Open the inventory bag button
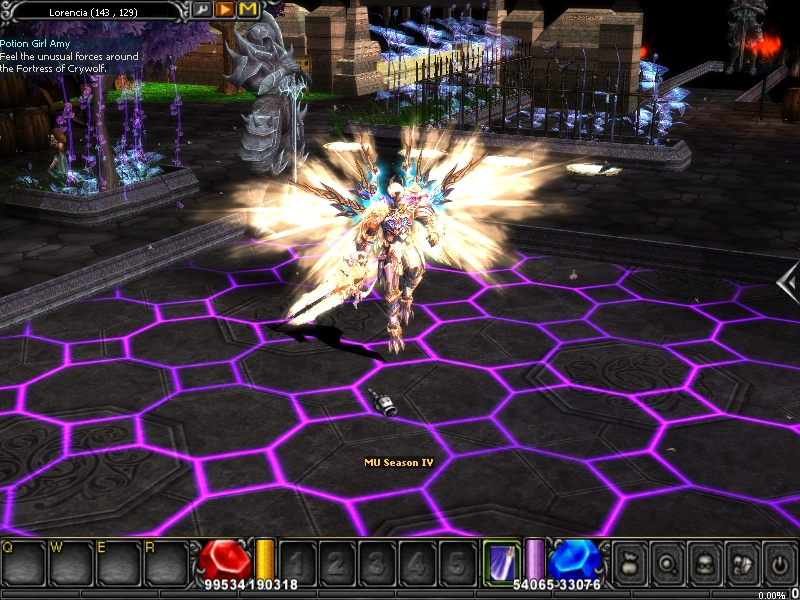Screen dimensions: 800x600 tap(630, 563)
